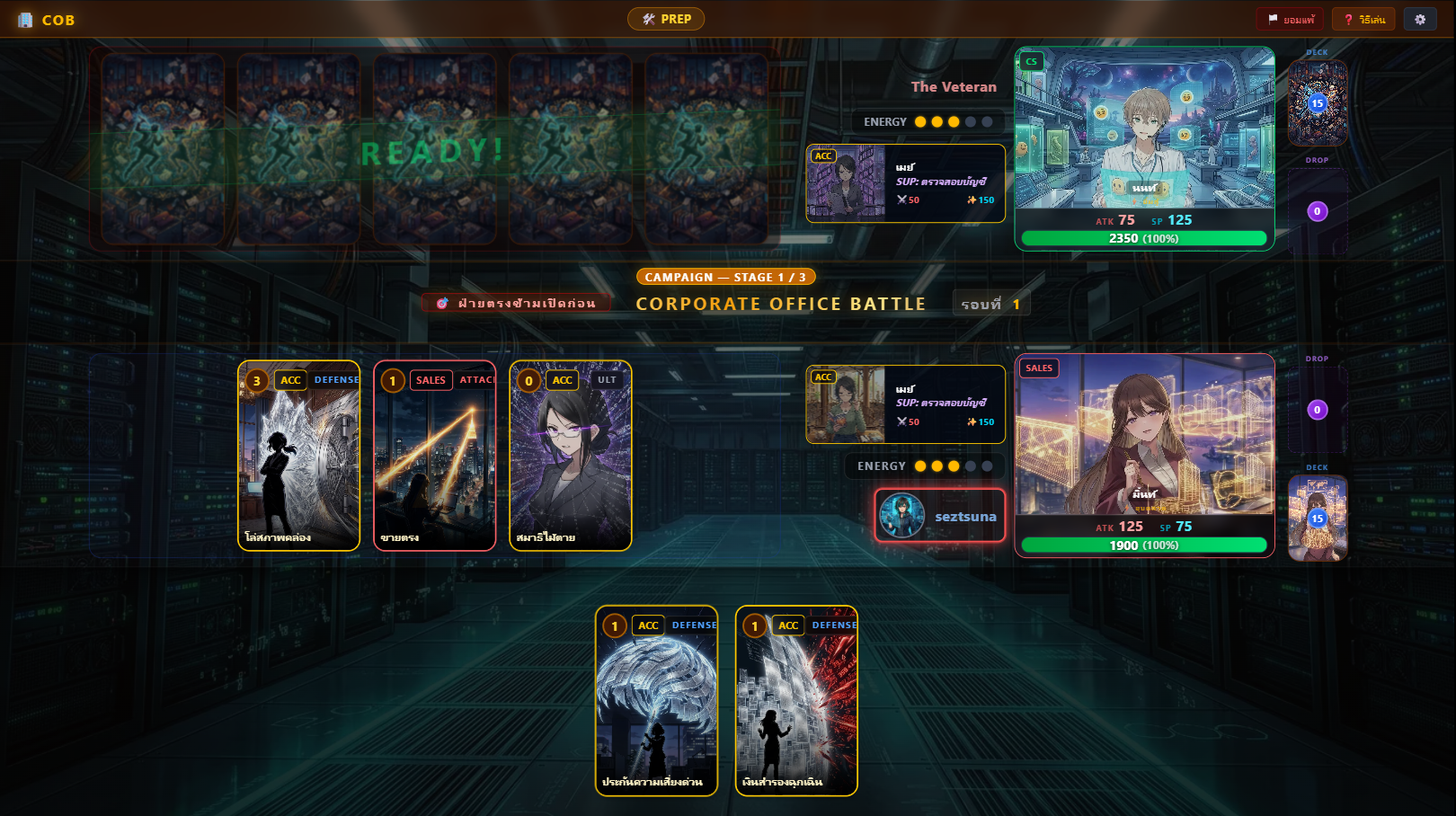Open the รอบที่ round counter display
1456x816 pixels.
coord(991,303)
